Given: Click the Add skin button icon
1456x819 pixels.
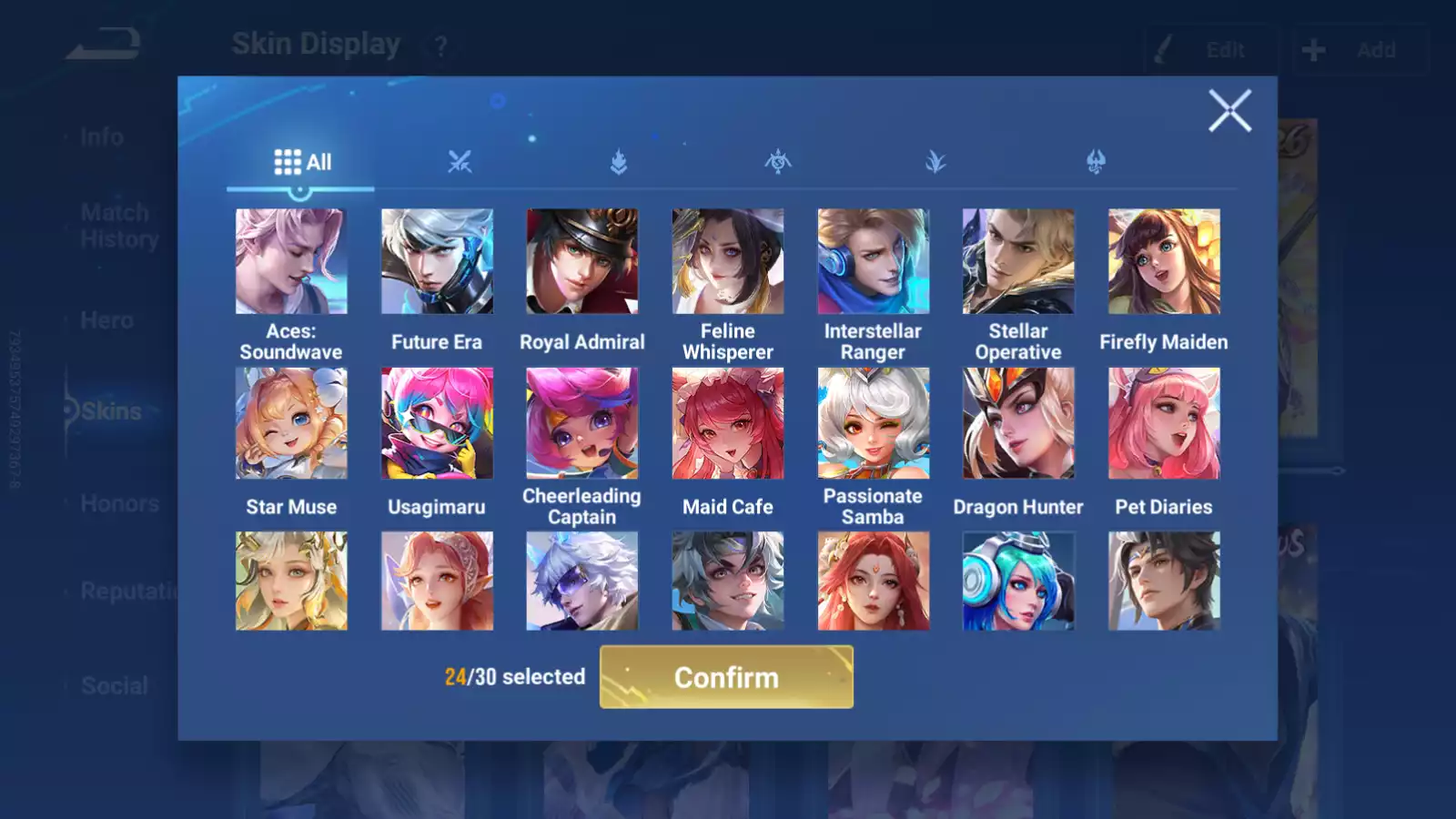Looking at the screenshot, I should [x=1311, y=49].
